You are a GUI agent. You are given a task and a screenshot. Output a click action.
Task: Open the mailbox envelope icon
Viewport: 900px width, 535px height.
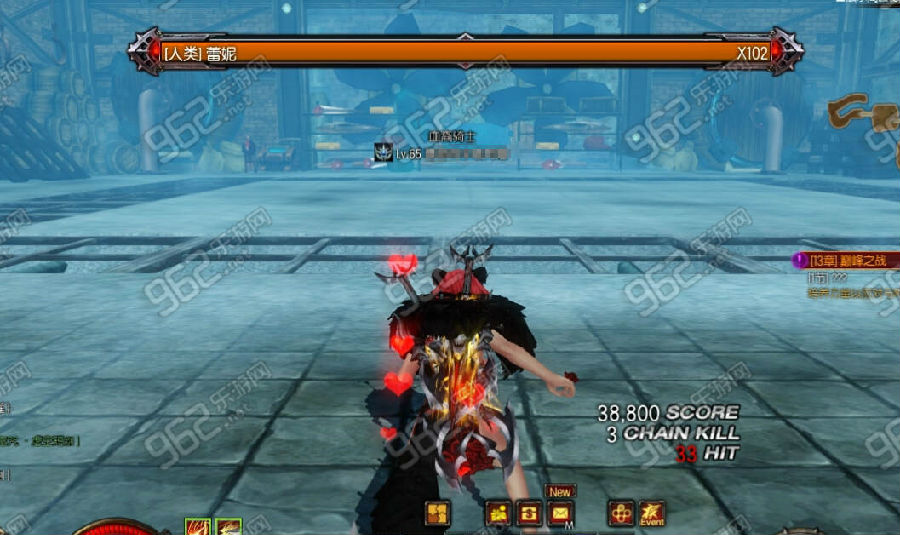(560, 513)
